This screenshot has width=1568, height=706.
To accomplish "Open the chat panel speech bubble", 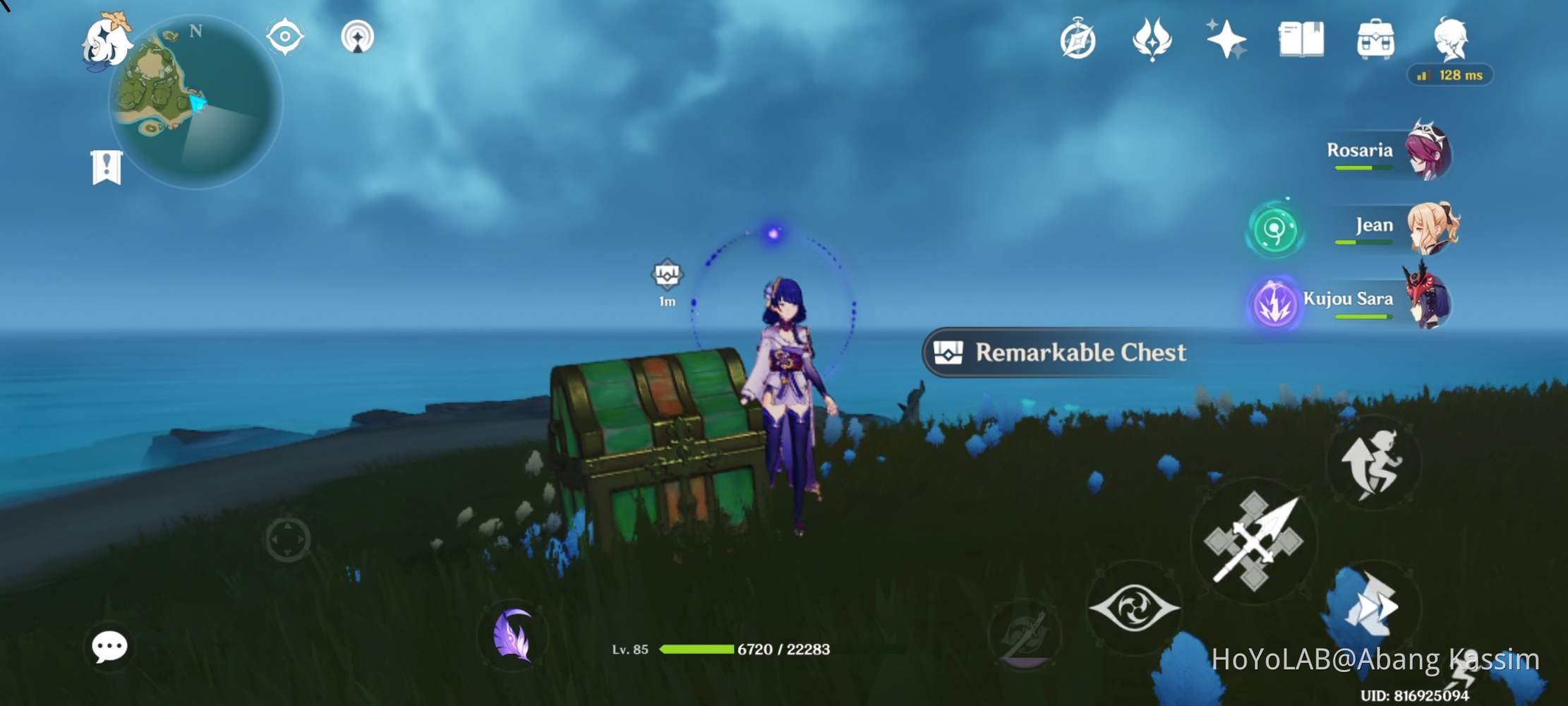I will tap(109, 645).
